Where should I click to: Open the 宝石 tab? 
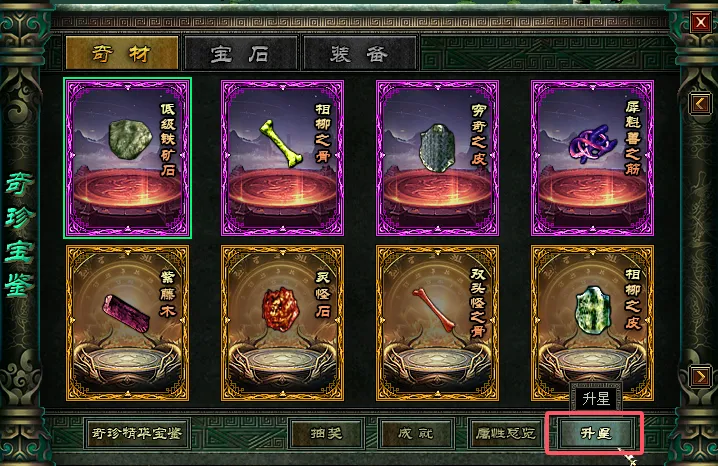(240, 54)
